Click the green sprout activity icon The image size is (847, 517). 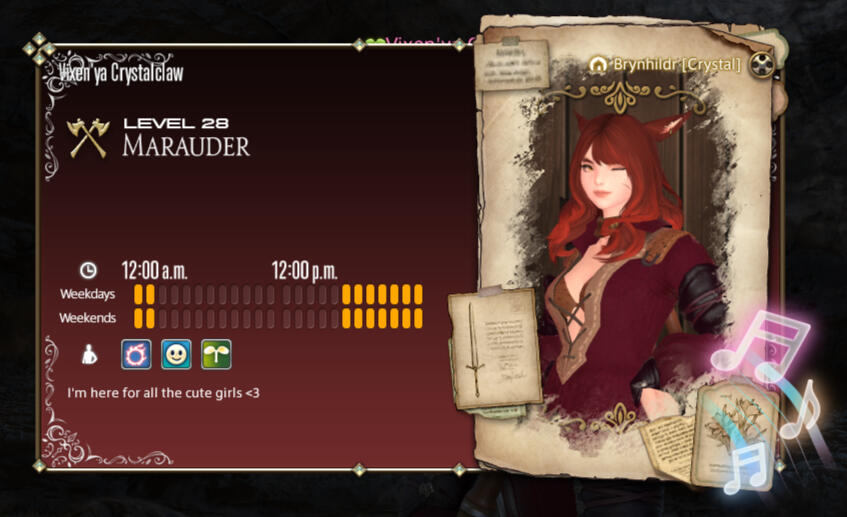[216, 354]
